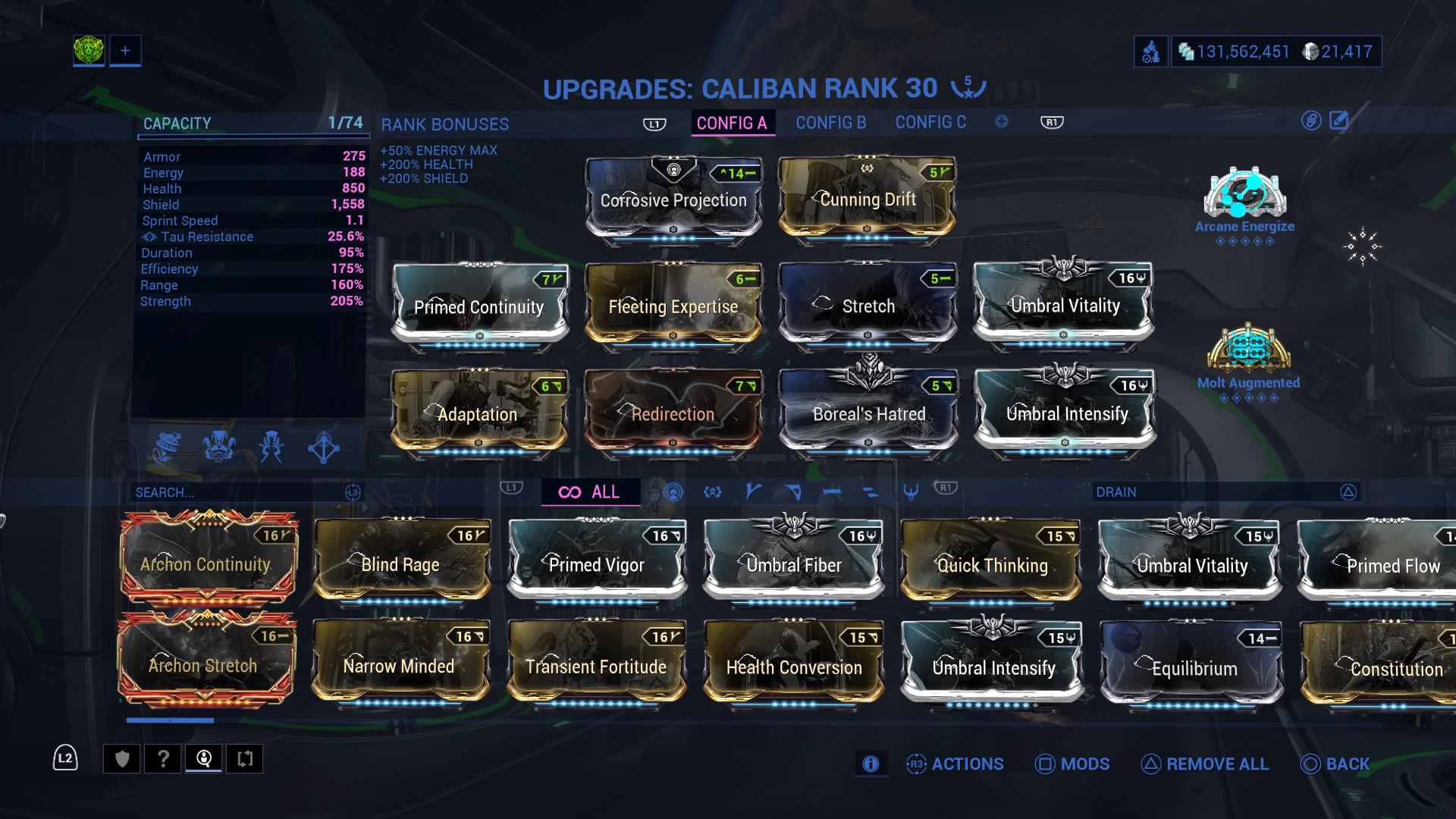Toggle the exilus mod filter
The width and height of the screenshot is (1456, 819).
711,491
